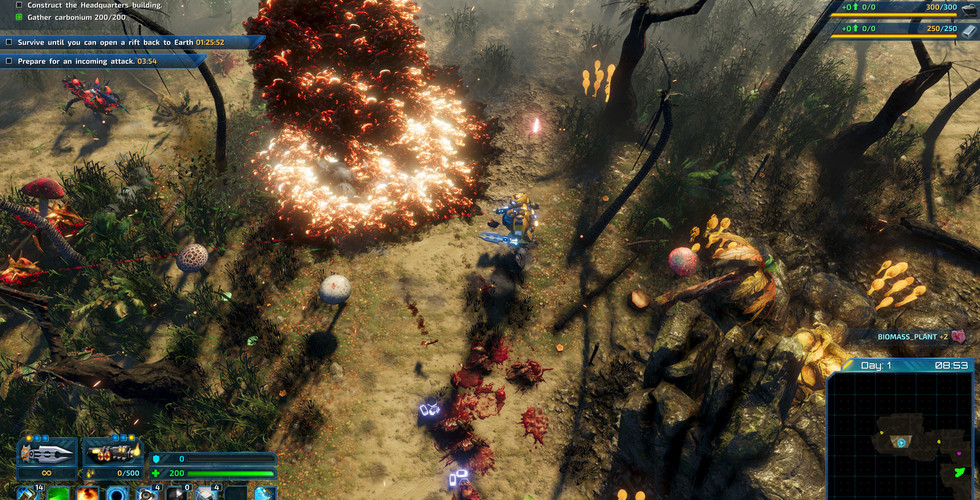Activate the blue ring portal skill icon
The image size is (980, 500).
point(118,493)
